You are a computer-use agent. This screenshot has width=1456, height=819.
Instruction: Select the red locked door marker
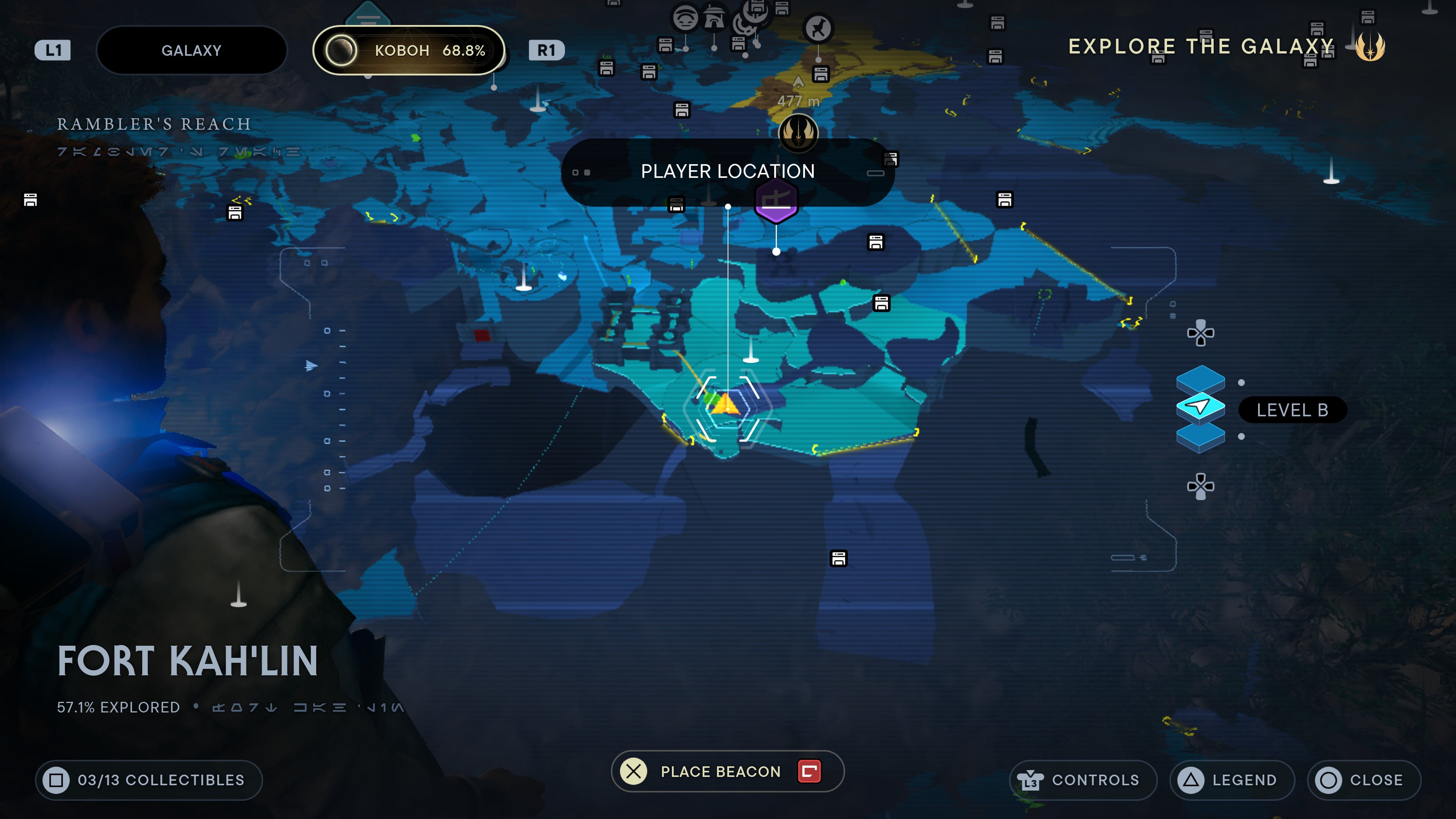tap(482, 336)
